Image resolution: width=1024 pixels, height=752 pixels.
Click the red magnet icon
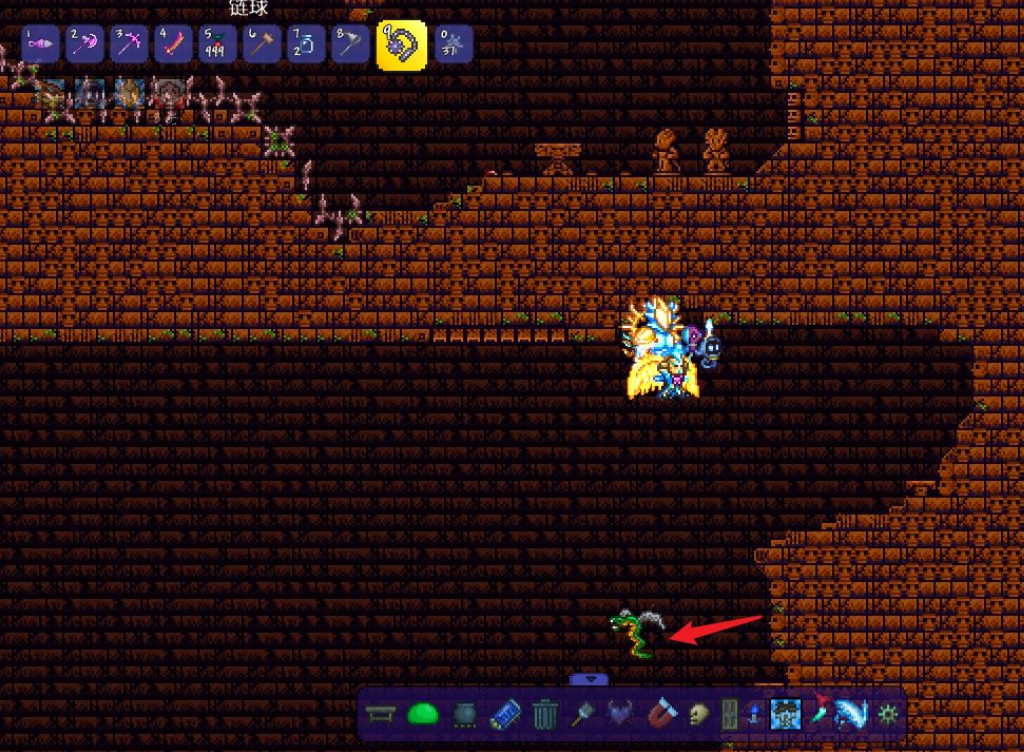pos(662,714)
